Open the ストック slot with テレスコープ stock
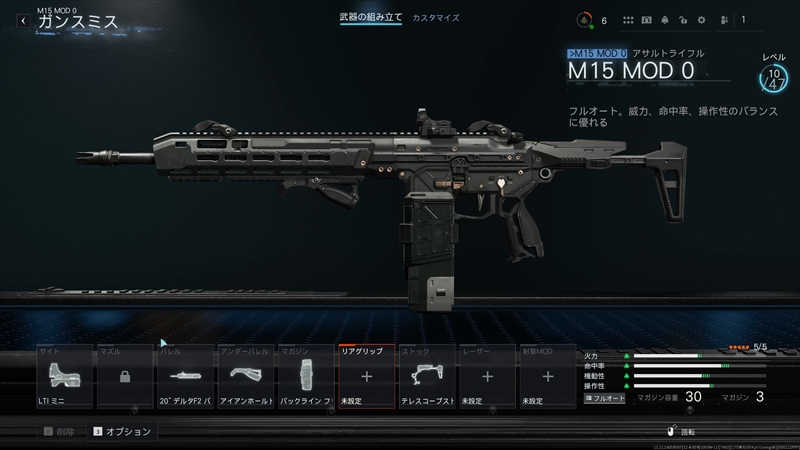 point(428,378)
